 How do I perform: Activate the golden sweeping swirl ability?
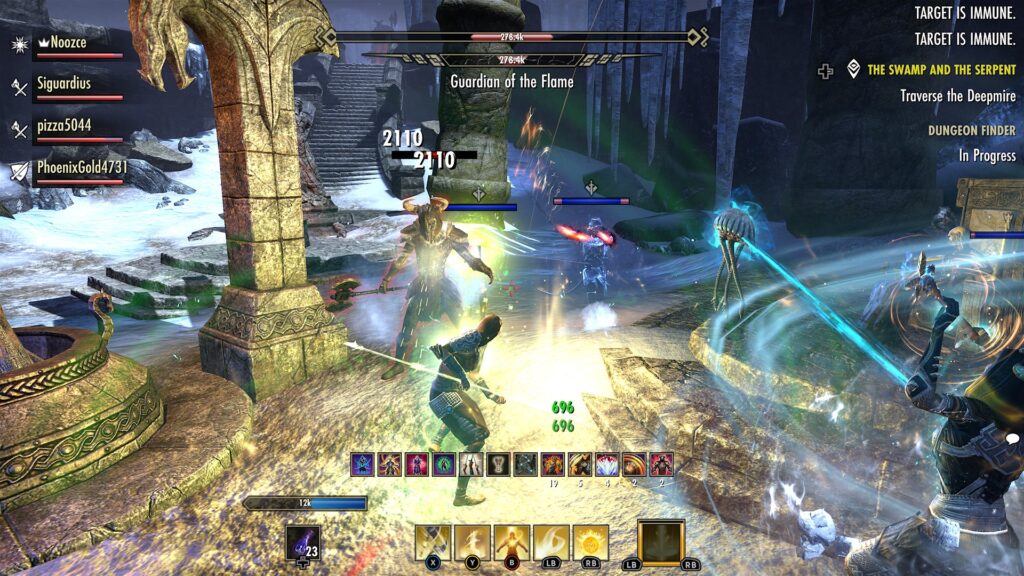[551, 543]
